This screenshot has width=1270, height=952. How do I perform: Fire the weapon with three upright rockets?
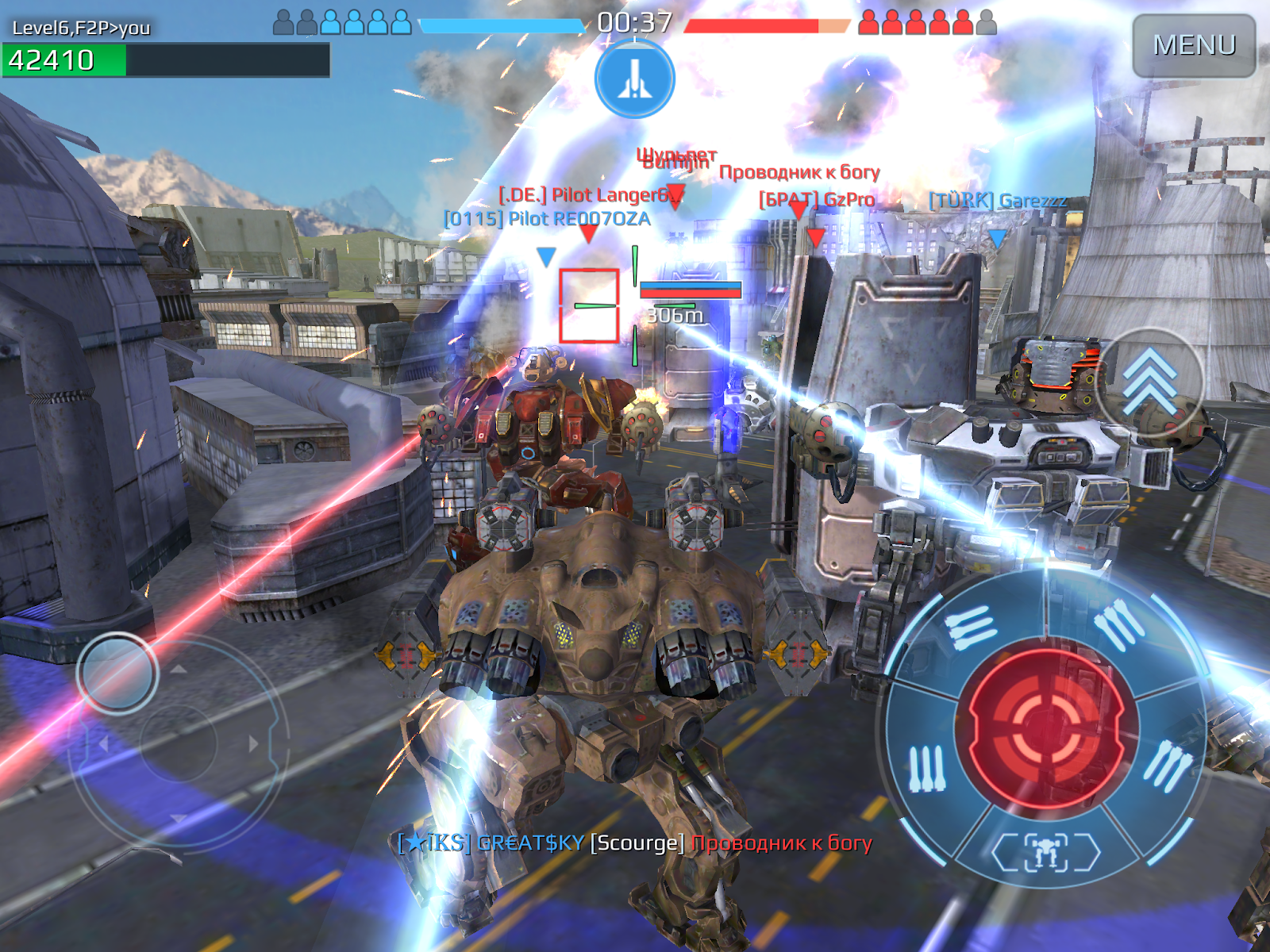point(926,767)
